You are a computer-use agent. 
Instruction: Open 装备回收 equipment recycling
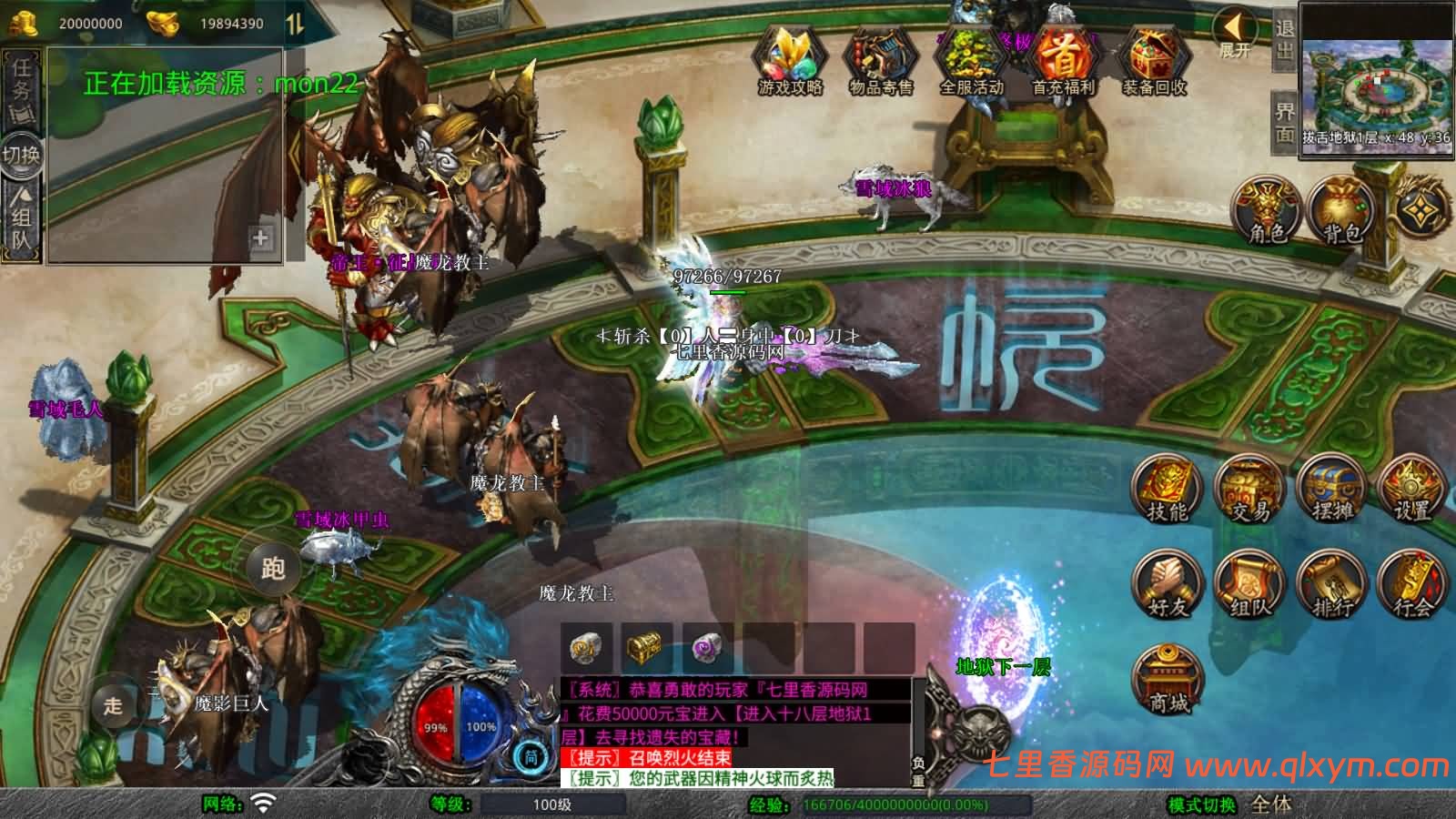point(1153,60)
